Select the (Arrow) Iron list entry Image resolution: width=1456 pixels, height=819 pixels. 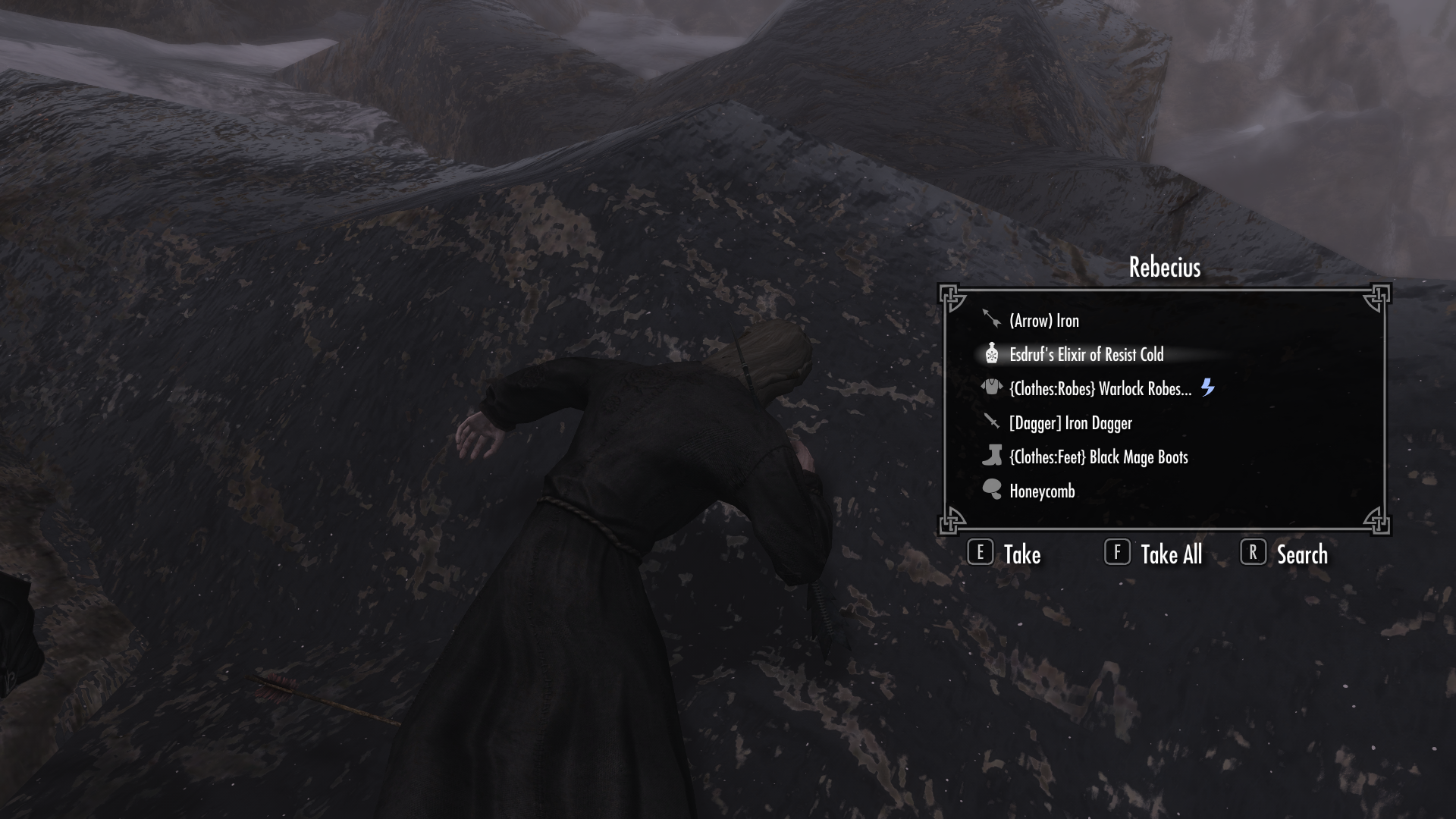coord(1045,320)
